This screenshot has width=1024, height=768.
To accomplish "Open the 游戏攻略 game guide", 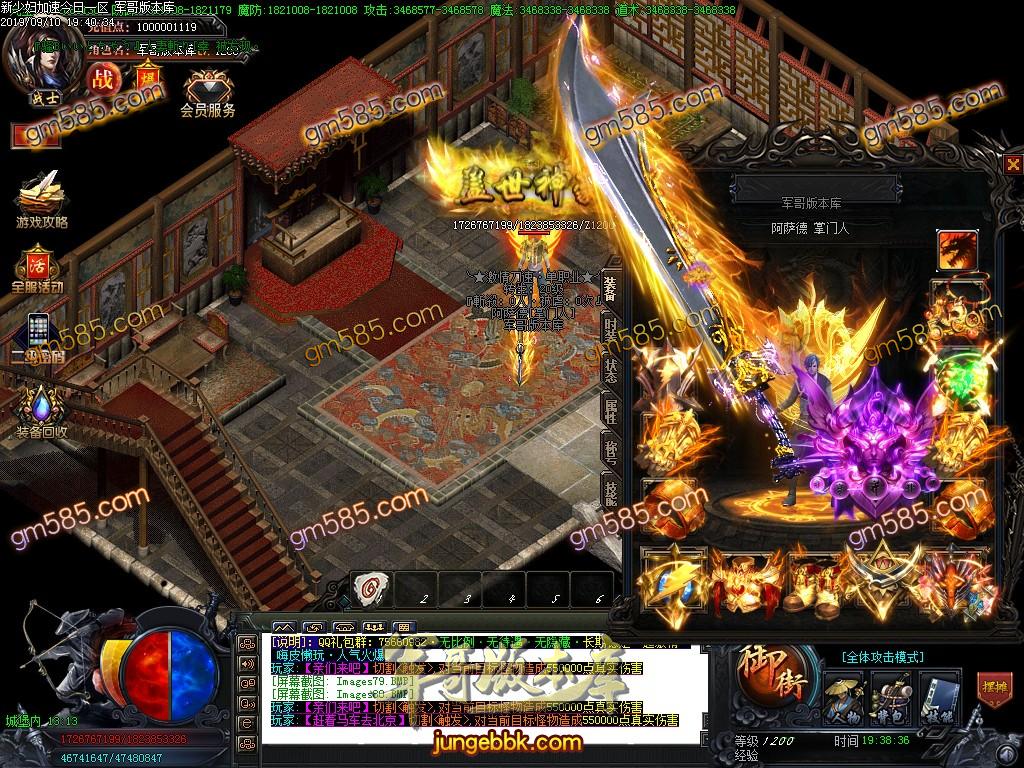I will 40,198.
